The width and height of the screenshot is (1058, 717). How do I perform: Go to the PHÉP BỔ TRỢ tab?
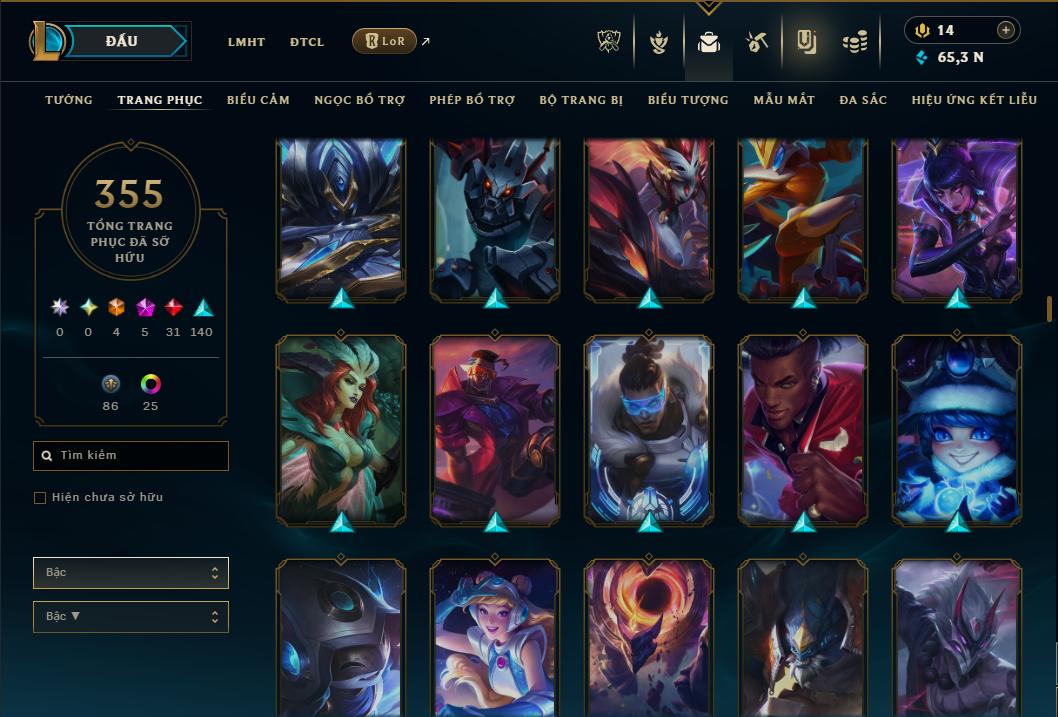tap(472, 100)
